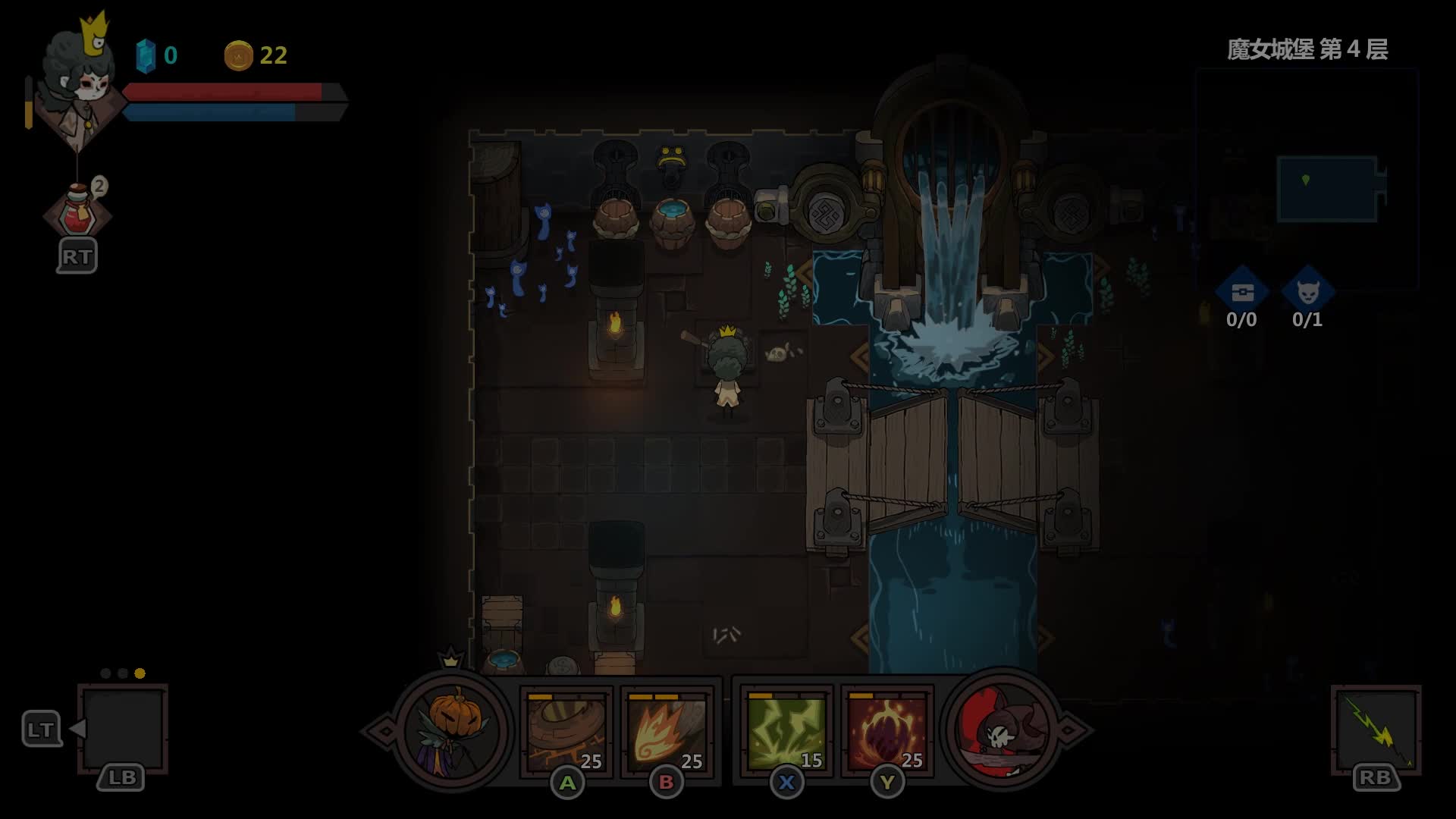1456x819 pixels.
Task: Select the pumpkin-head character portrait
Action: [453, 731]
